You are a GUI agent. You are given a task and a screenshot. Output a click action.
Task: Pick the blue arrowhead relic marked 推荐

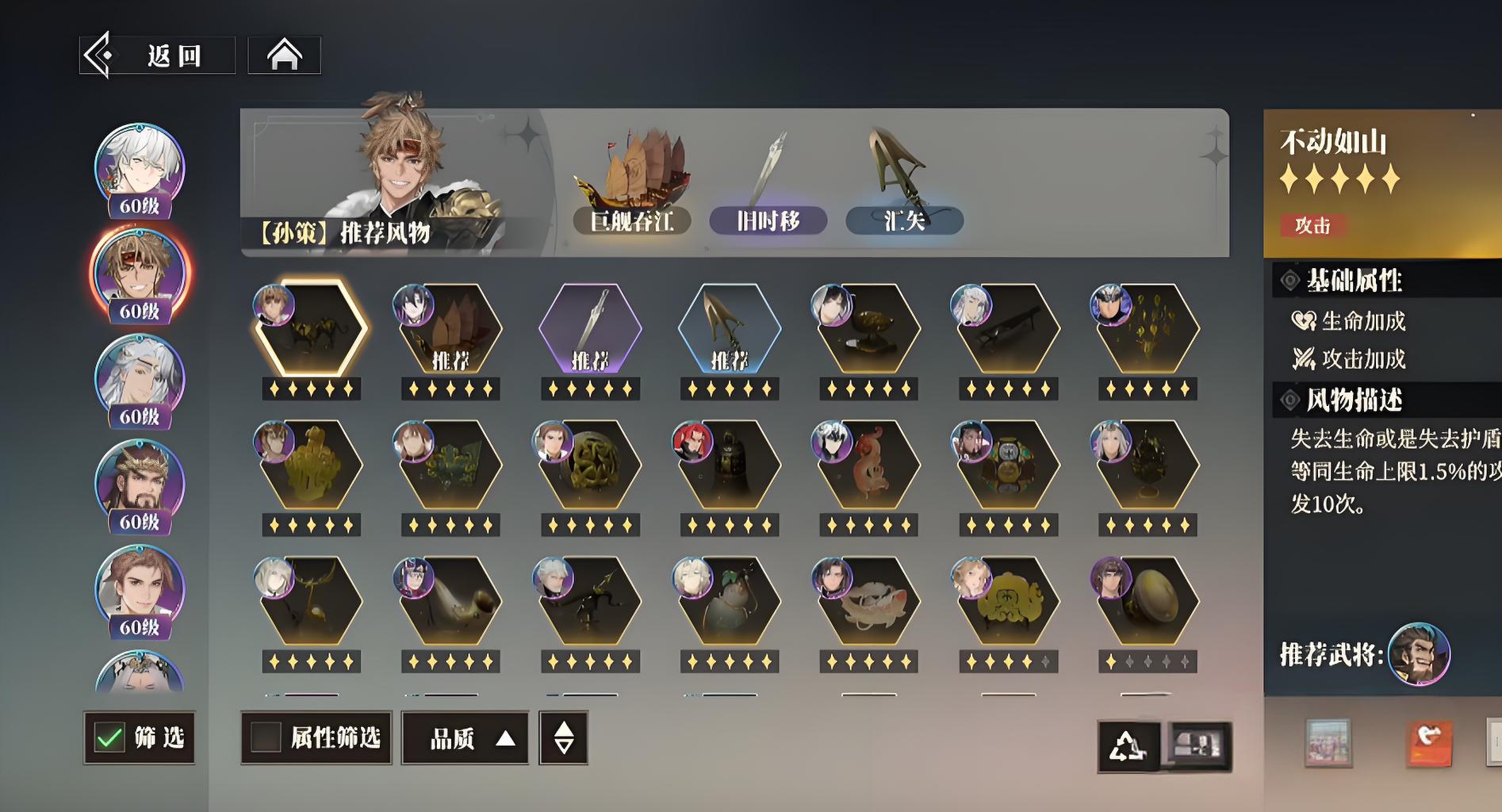tap(730, 328)
